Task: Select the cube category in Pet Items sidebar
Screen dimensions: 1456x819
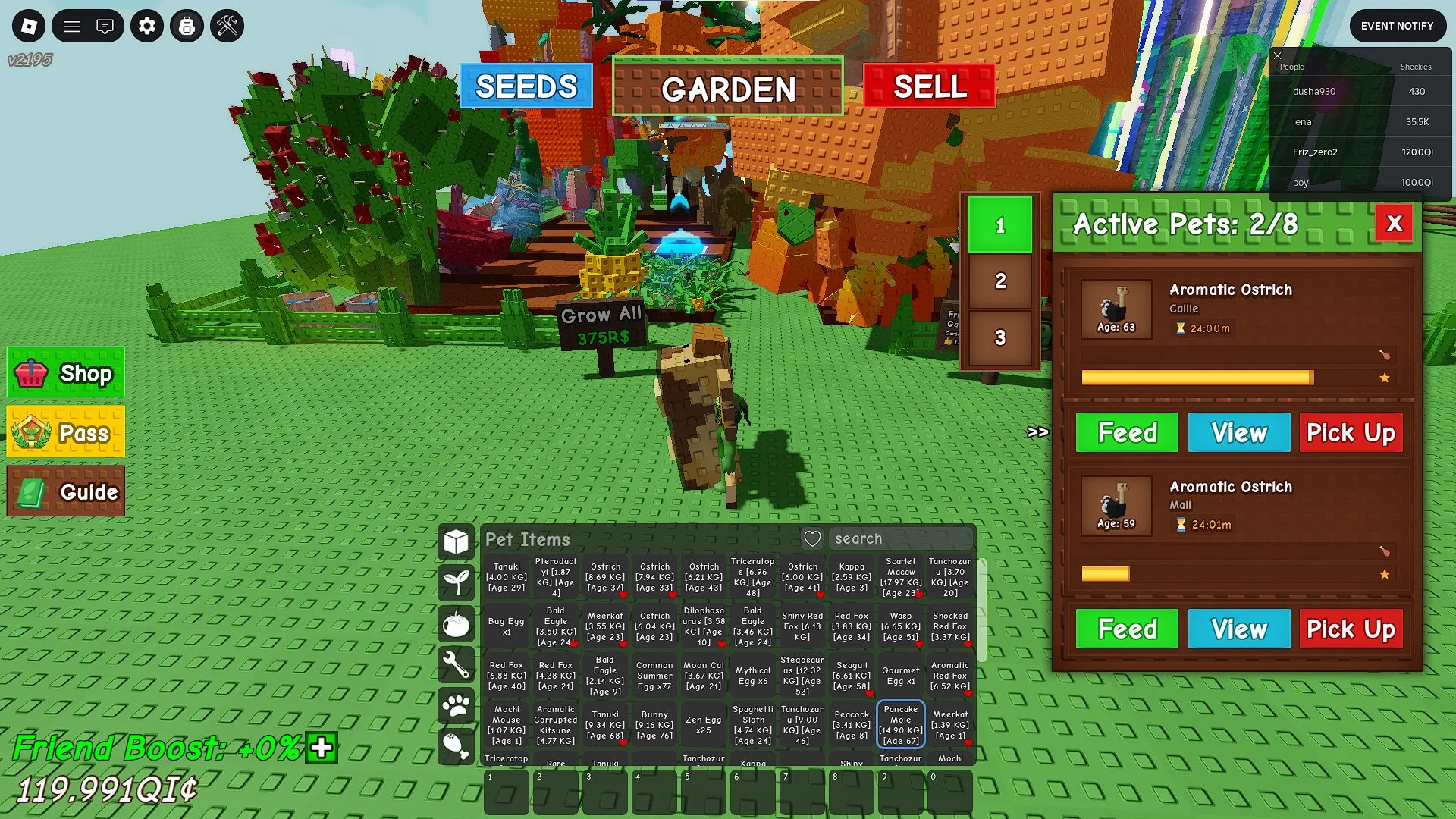Action: 456,540
